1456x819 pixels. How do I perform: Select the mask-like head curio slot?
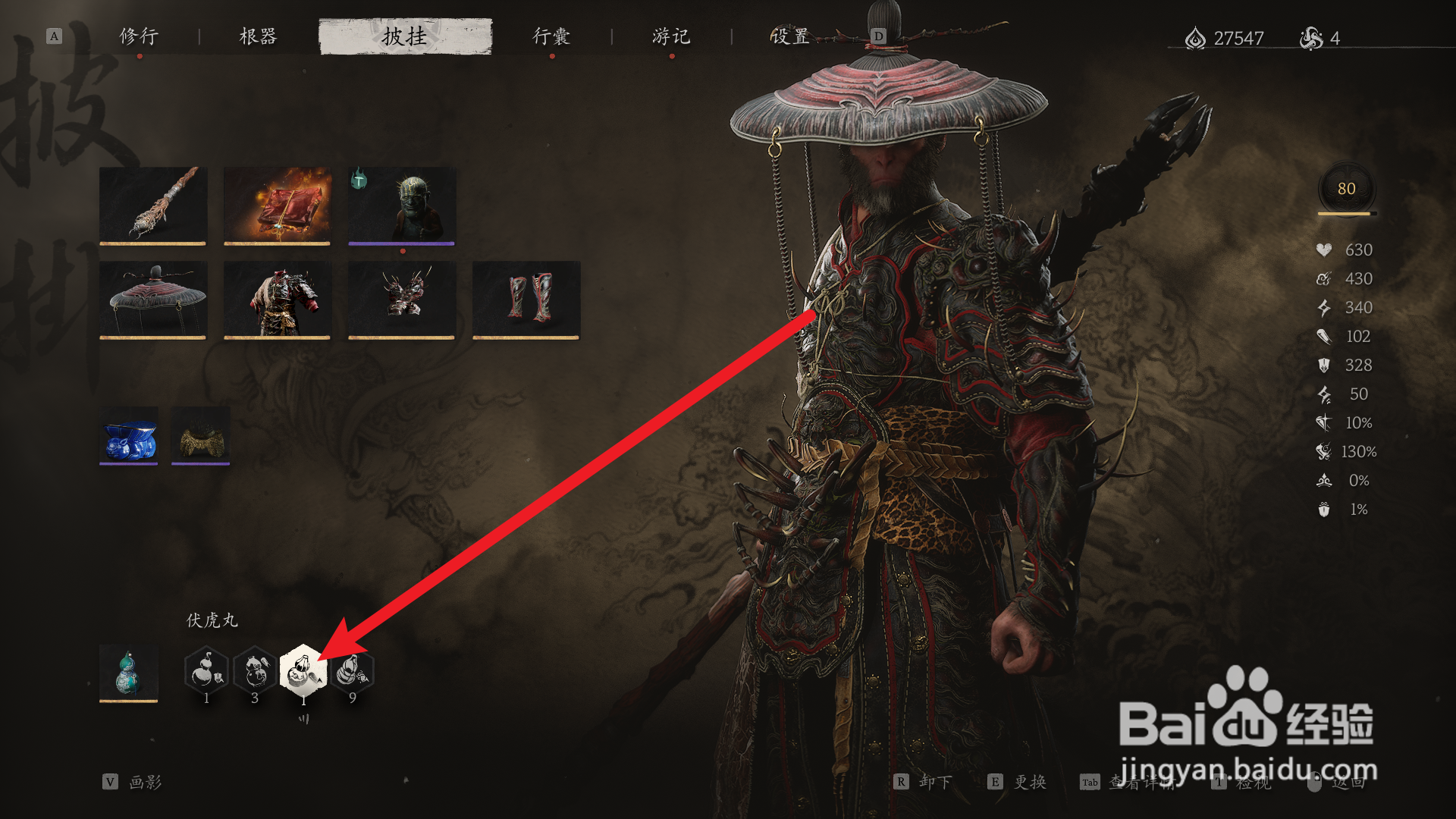coord(400,206)
